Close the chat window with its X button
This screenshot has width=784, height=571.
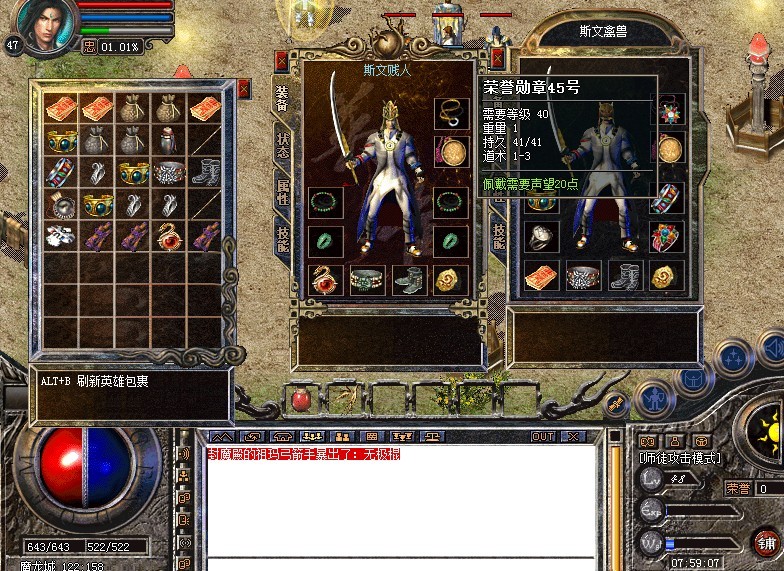pyautogui.click(x=572, y=437)
